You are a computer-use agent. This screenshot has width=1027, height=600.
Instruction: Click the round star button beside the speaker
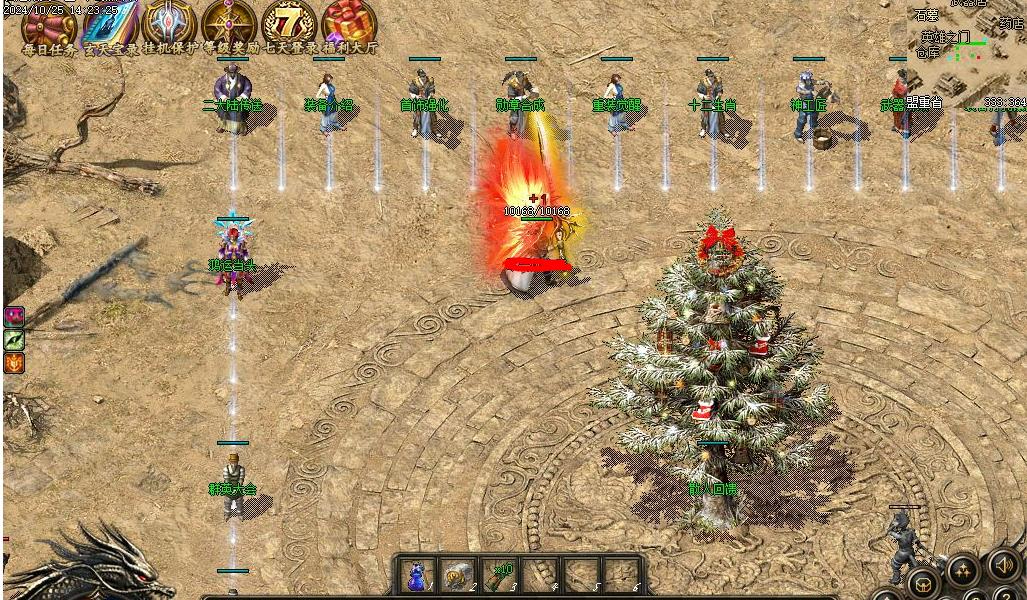963,570
